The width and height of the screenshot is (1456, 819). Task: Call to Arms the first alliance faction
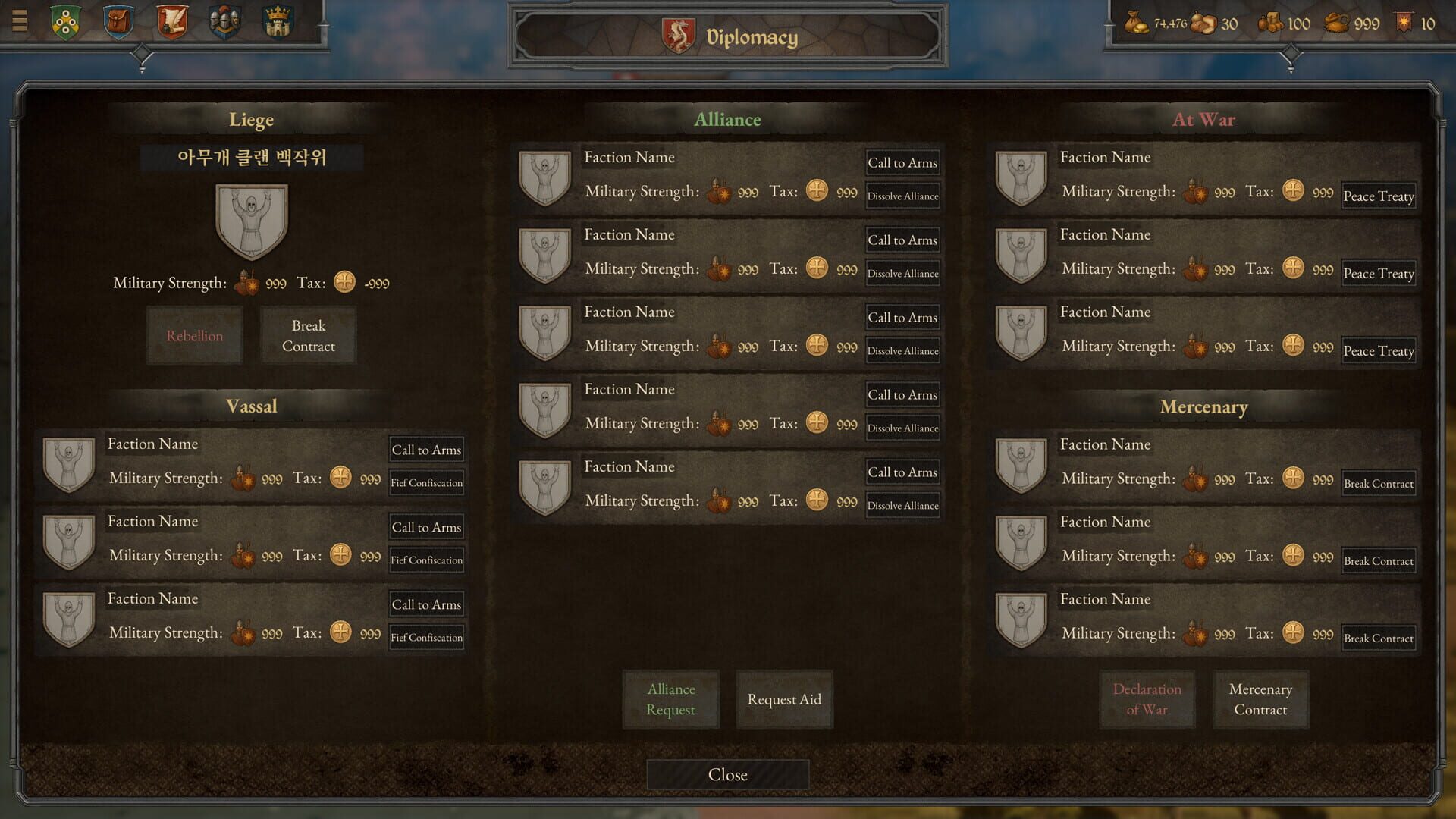(902, 162)
